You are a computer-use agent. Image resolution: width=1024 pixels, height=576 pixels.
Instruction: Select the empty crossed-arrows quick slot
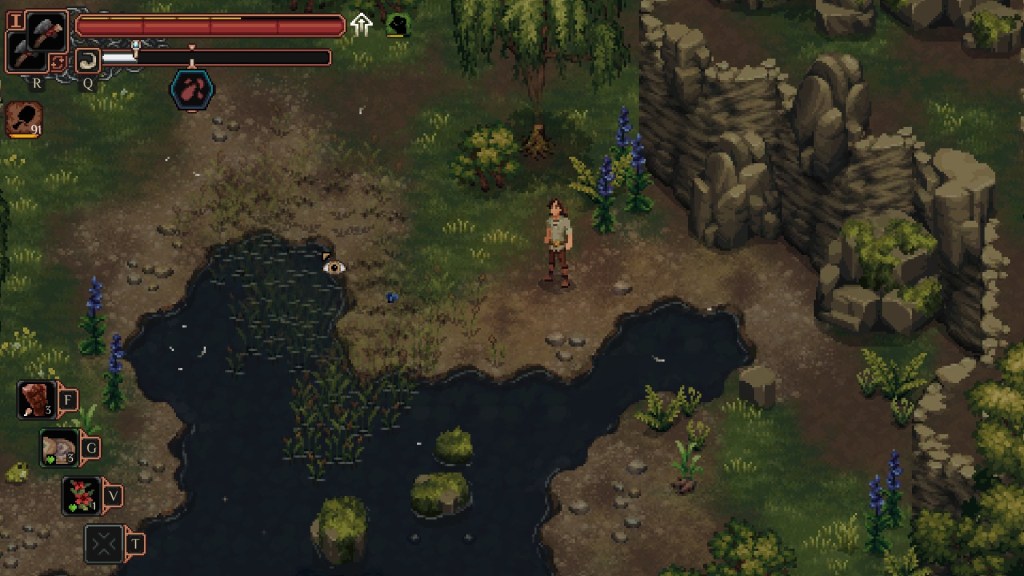104,543
